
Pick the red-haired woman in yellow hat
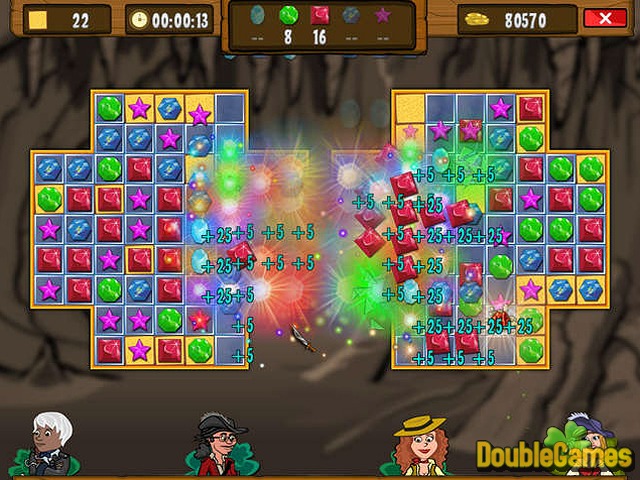[421, 444]
